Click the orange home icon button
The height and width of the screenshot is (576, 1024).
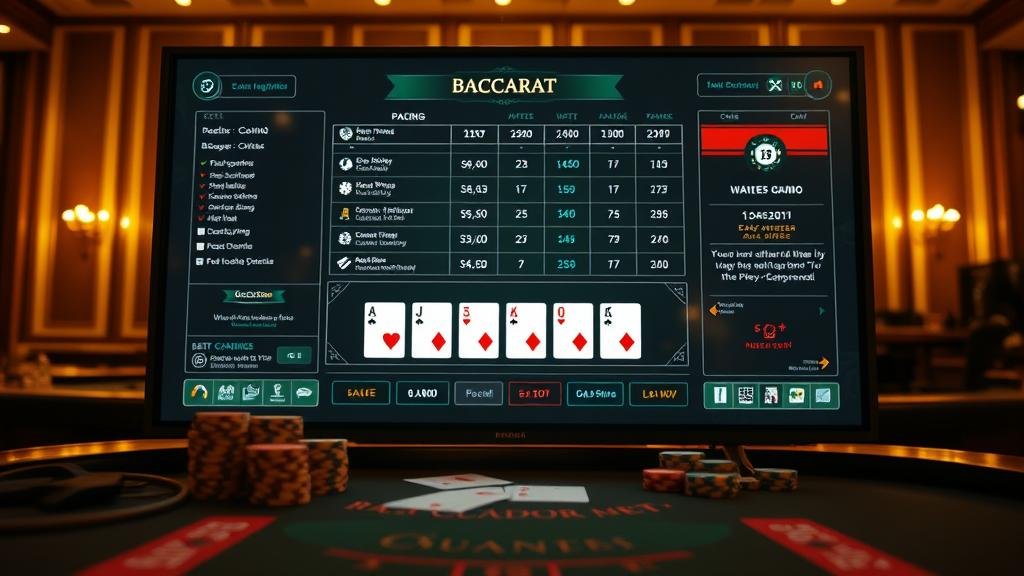818,86
